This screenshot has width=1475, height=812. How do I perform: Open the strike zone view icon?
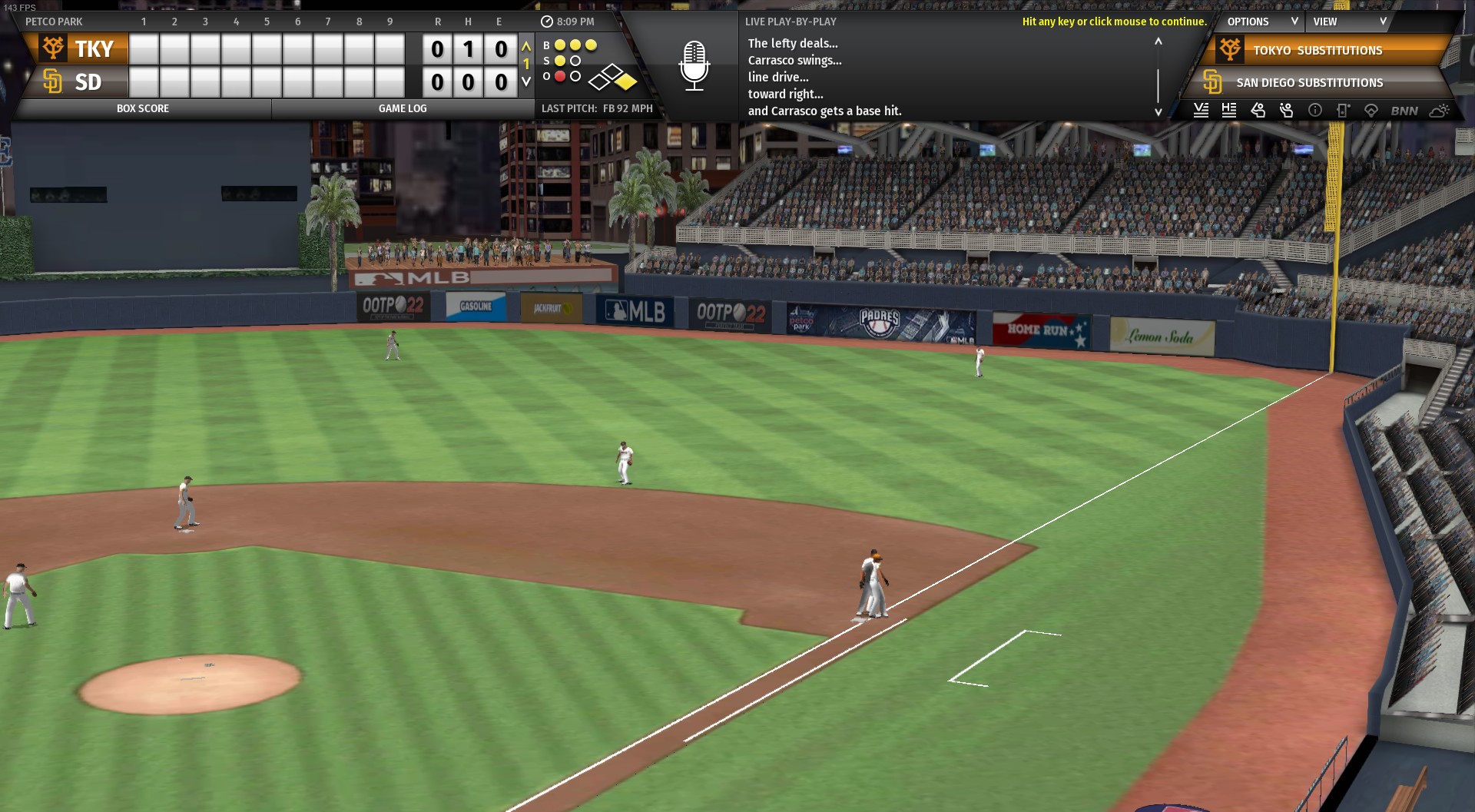pos(1343,111)
